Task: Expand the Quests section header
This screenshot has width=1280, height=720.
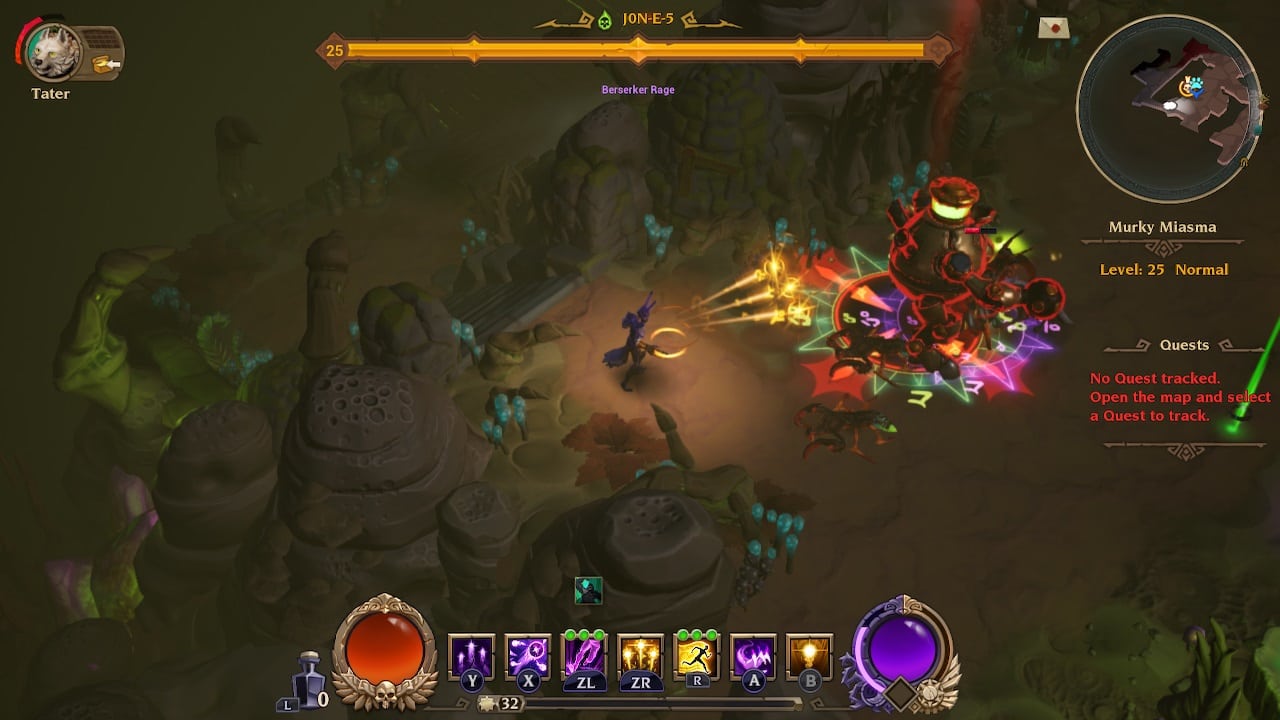Action: point(1184,344)
